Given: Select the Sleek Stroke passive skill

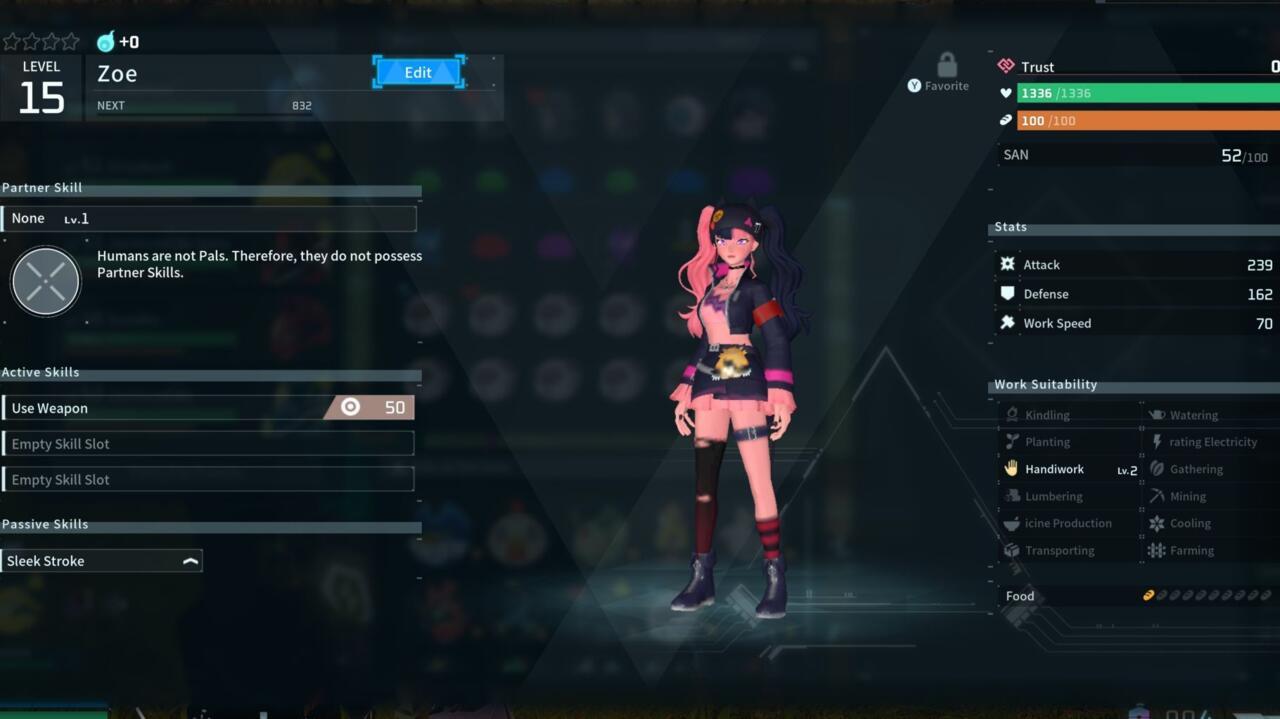Looking at the screenshot, I should click(102, 561).
